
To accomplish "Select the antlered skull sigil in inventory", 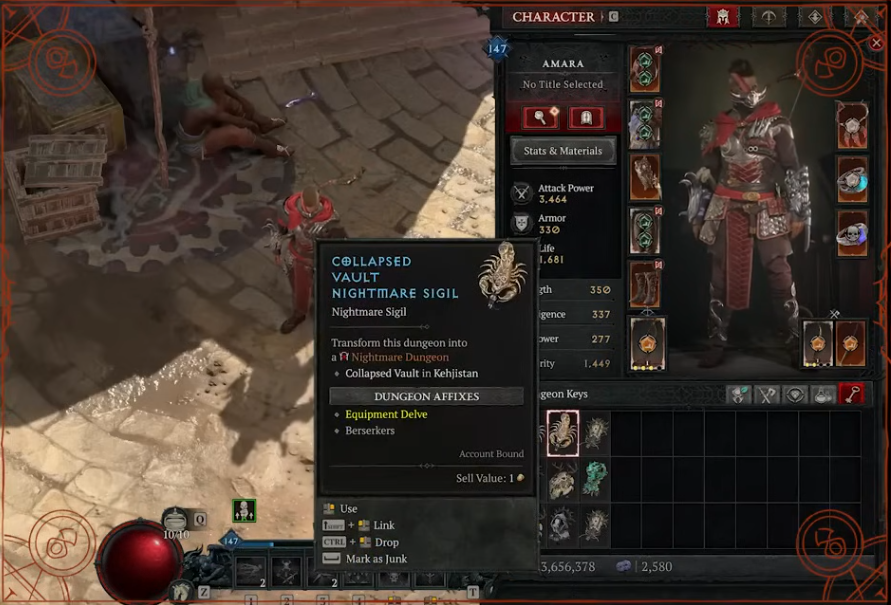I will (x=563, y=477).
